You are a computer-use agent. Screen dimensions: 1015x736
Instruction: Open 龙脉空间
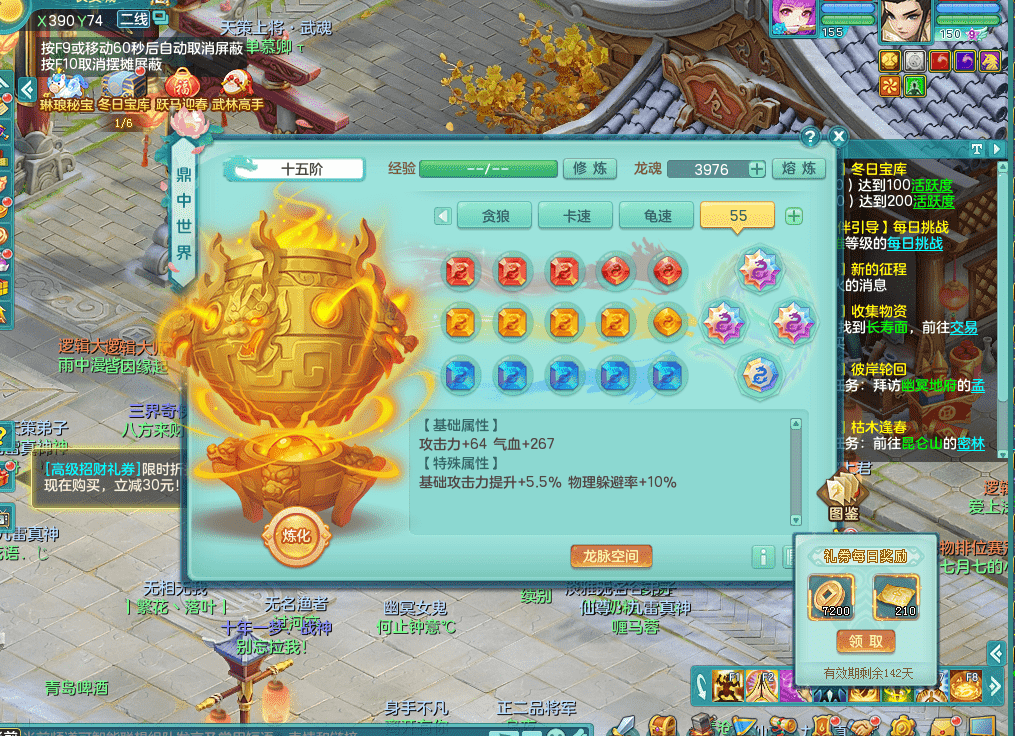(x=618, y=556)
